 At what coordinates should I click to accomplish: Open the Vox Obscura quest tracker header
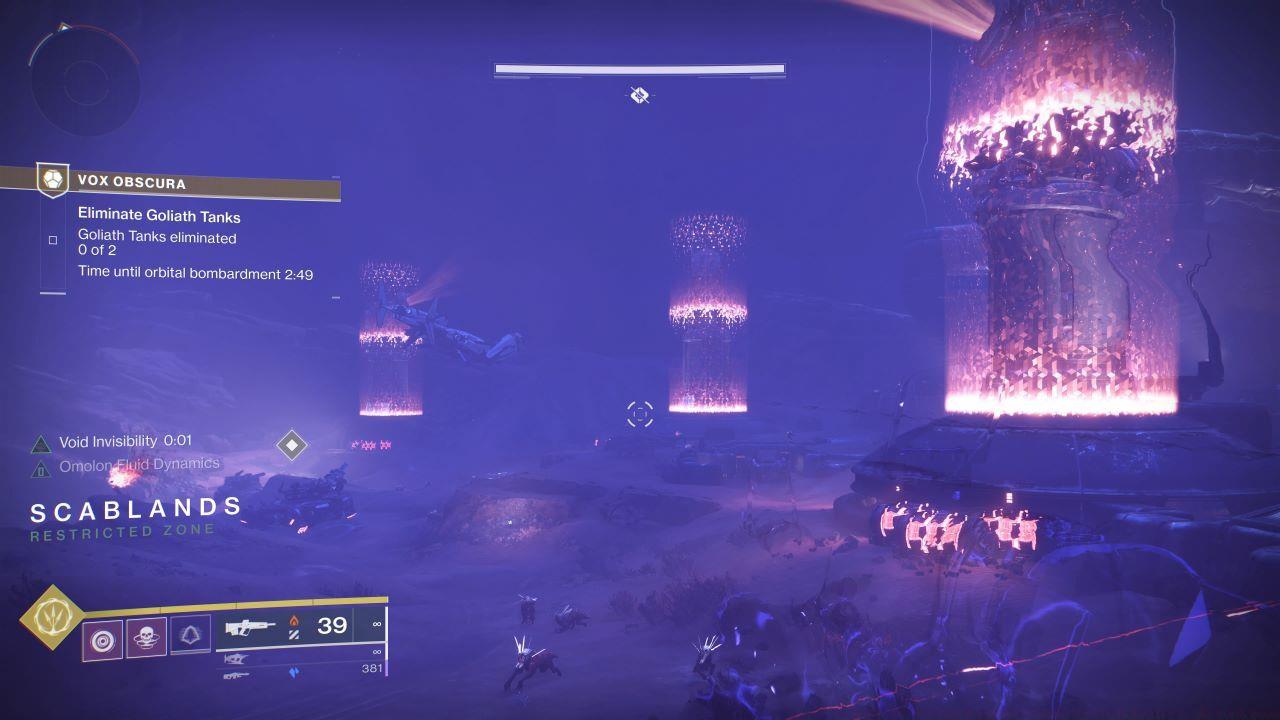[190, 183]
